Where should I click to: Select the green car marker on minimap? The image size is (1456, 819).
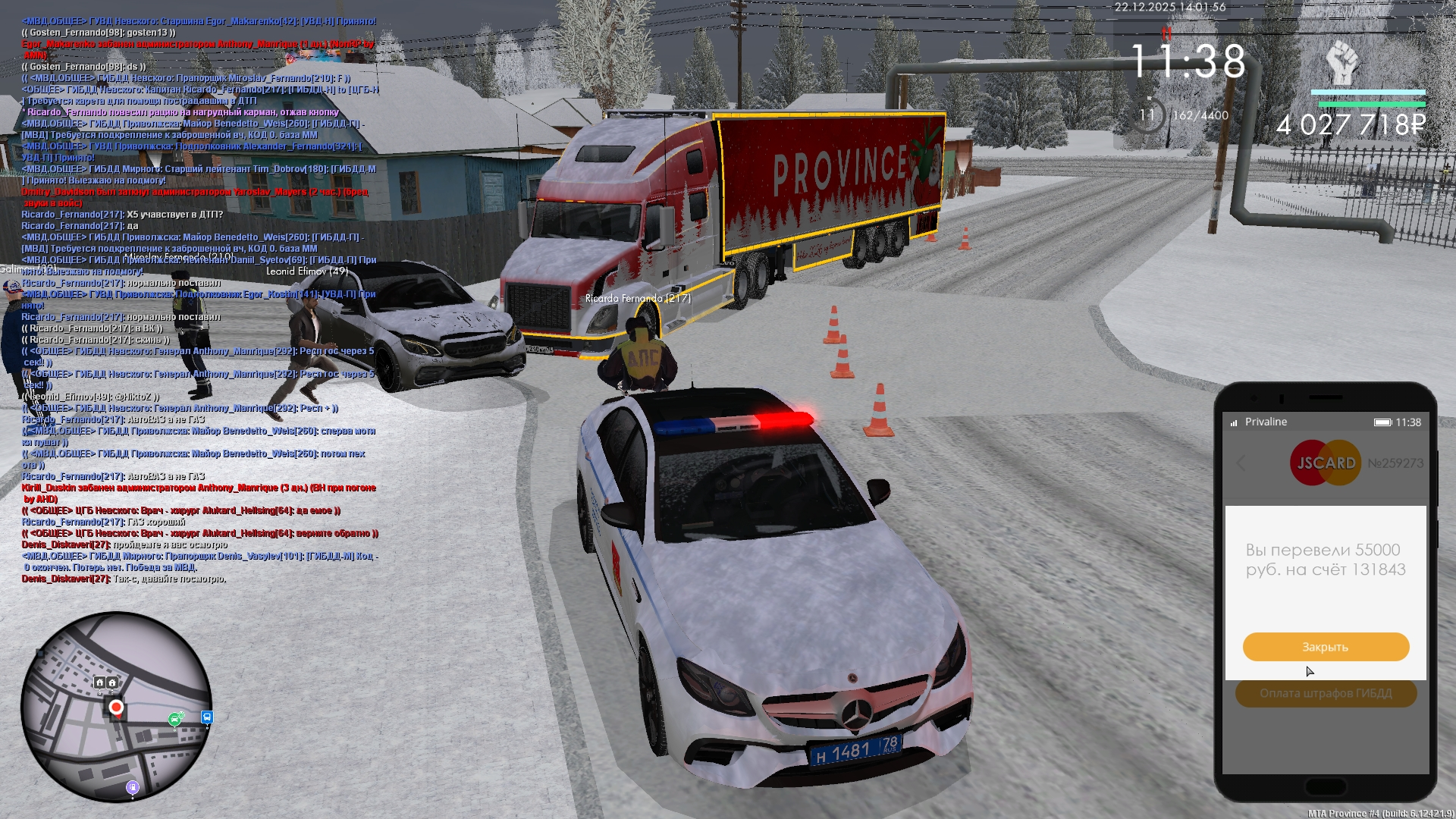click(175, 719)
